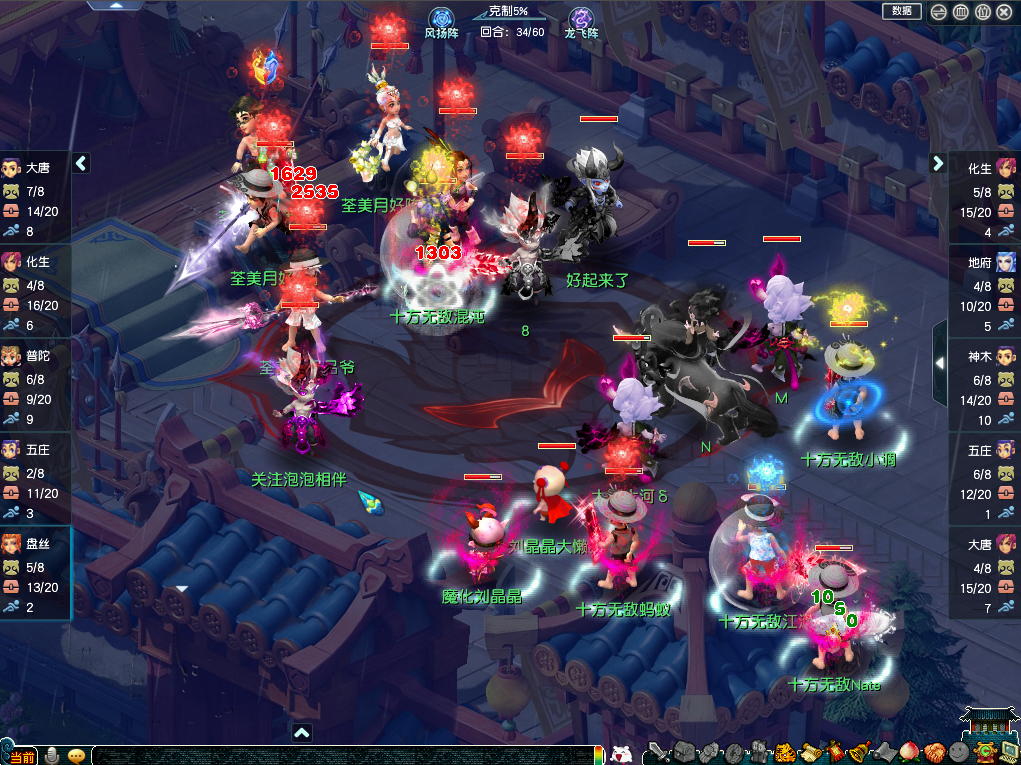Image resolution: width=1021 pixels, height=765 pixels.
Task: Click the chat input field
Action: tap(340, 755)
